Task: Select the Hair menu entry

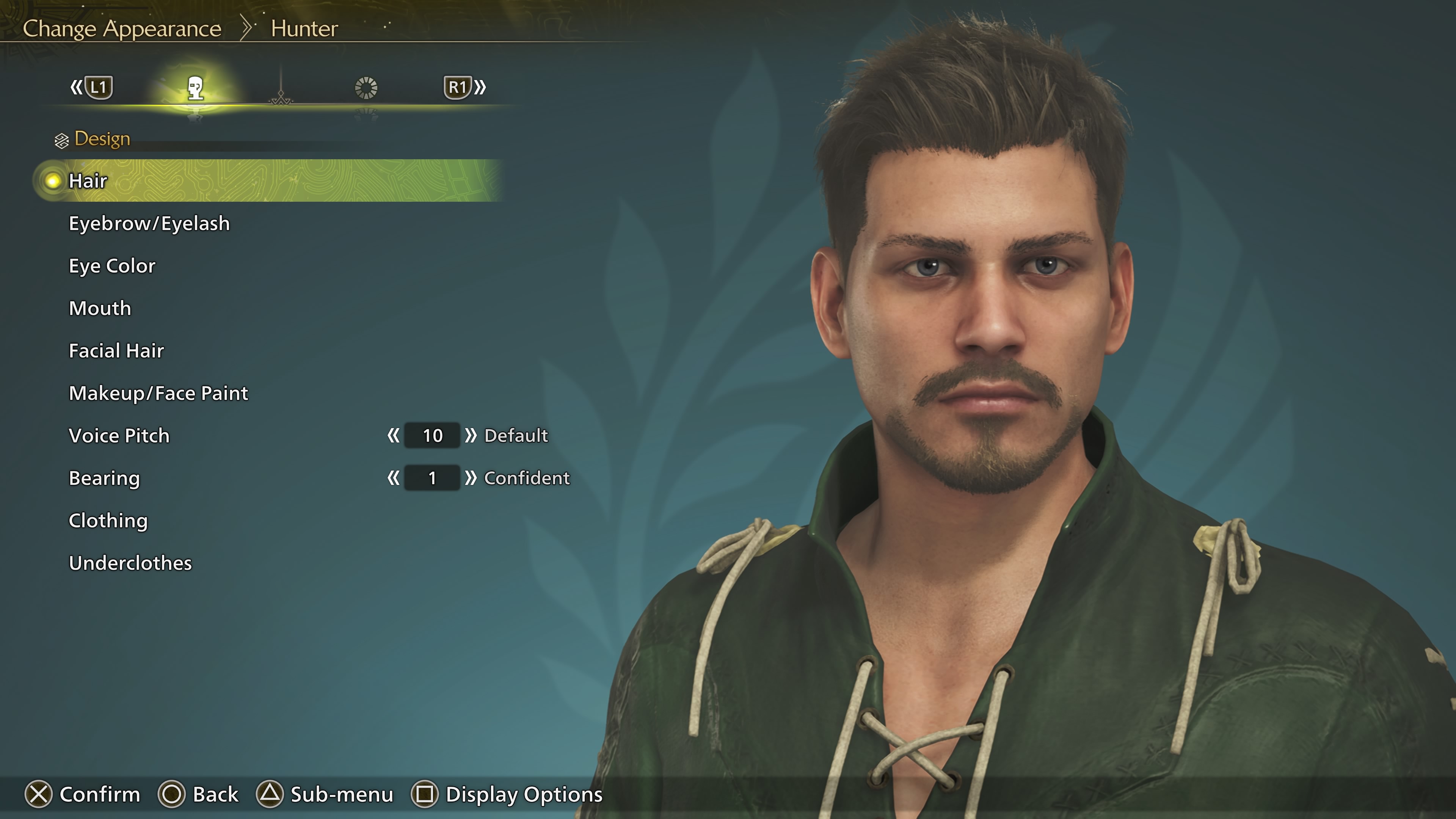Action: [x=88, y=181]
